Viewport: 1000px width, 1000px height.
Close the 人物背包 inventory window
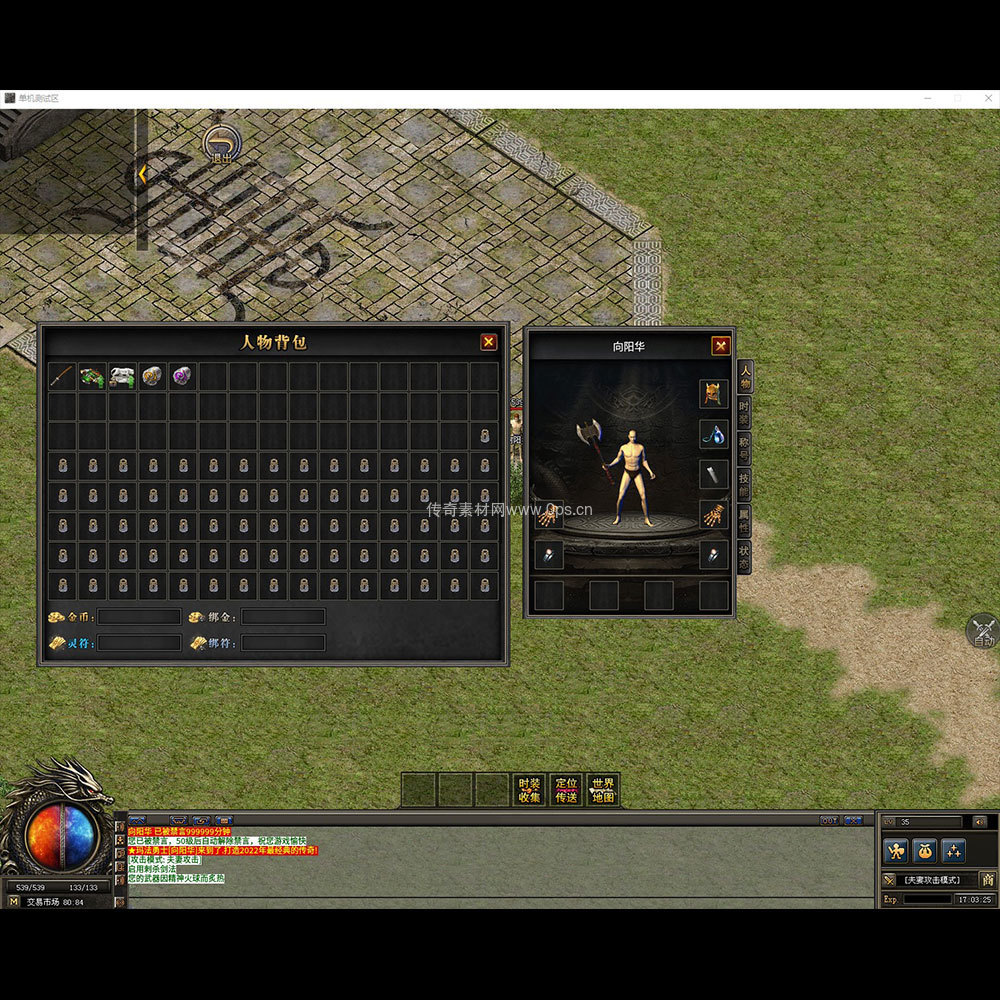[x=488, y=342]
